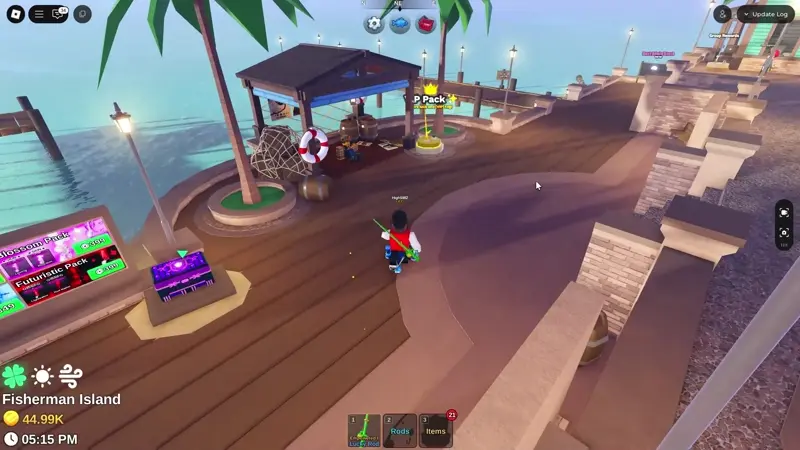This screenshot has height=450, width=800.
Task: Click the sun weather icon
Action: click(x=42, y=376)
